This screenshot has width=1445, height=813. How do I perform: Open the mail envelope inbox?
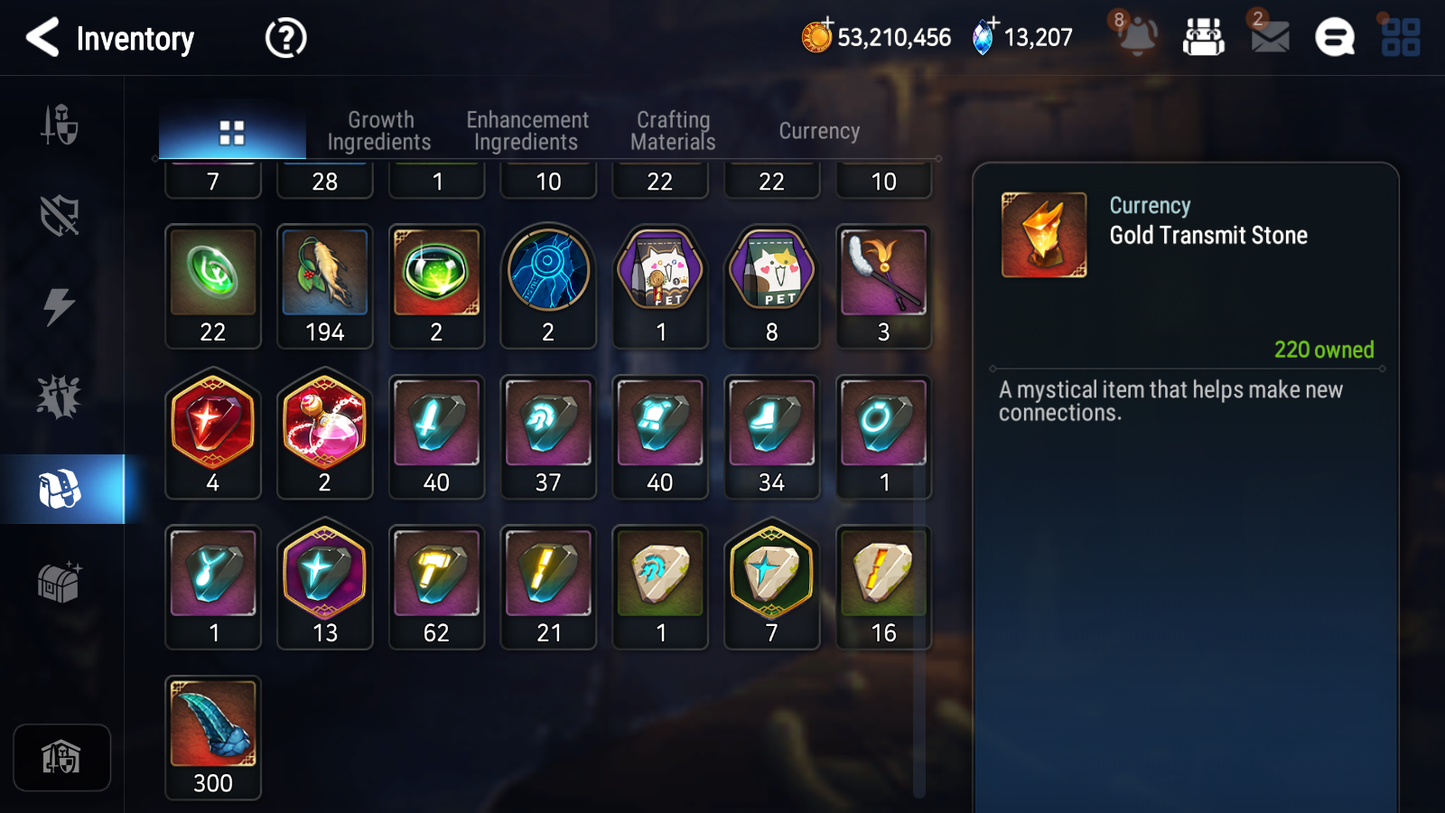[1269, 37]
